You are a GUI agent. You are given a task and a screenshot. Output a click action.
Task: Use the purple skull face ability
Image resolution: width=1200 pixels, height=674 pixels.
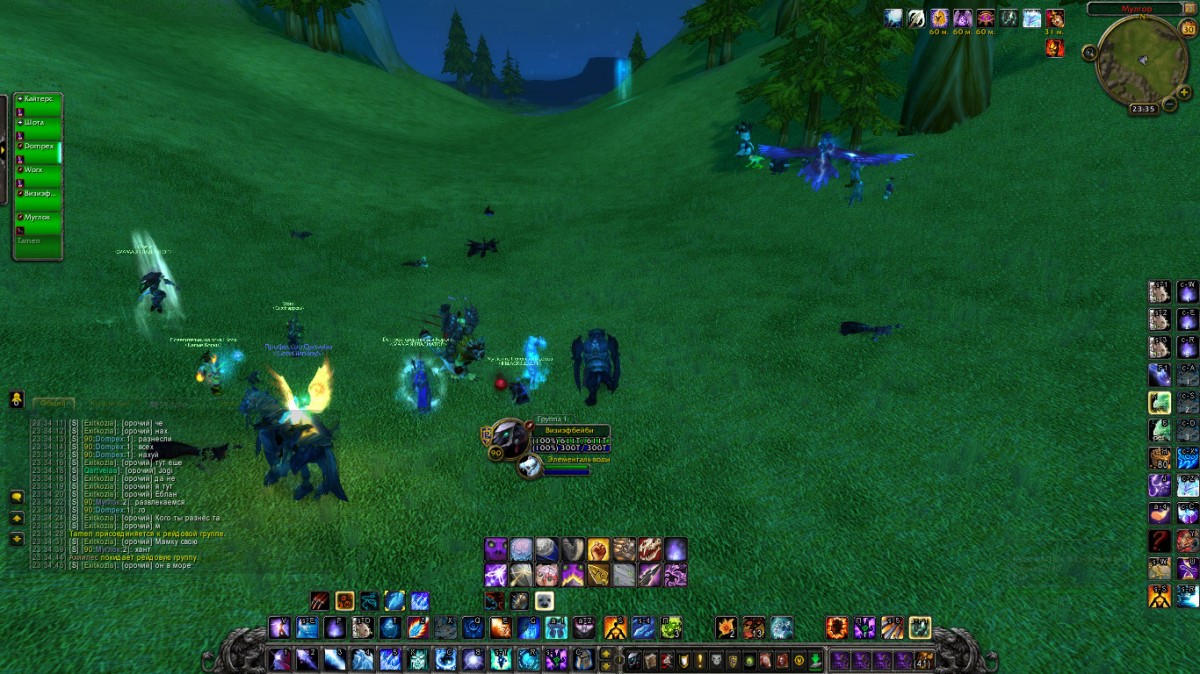coord(496,549)
